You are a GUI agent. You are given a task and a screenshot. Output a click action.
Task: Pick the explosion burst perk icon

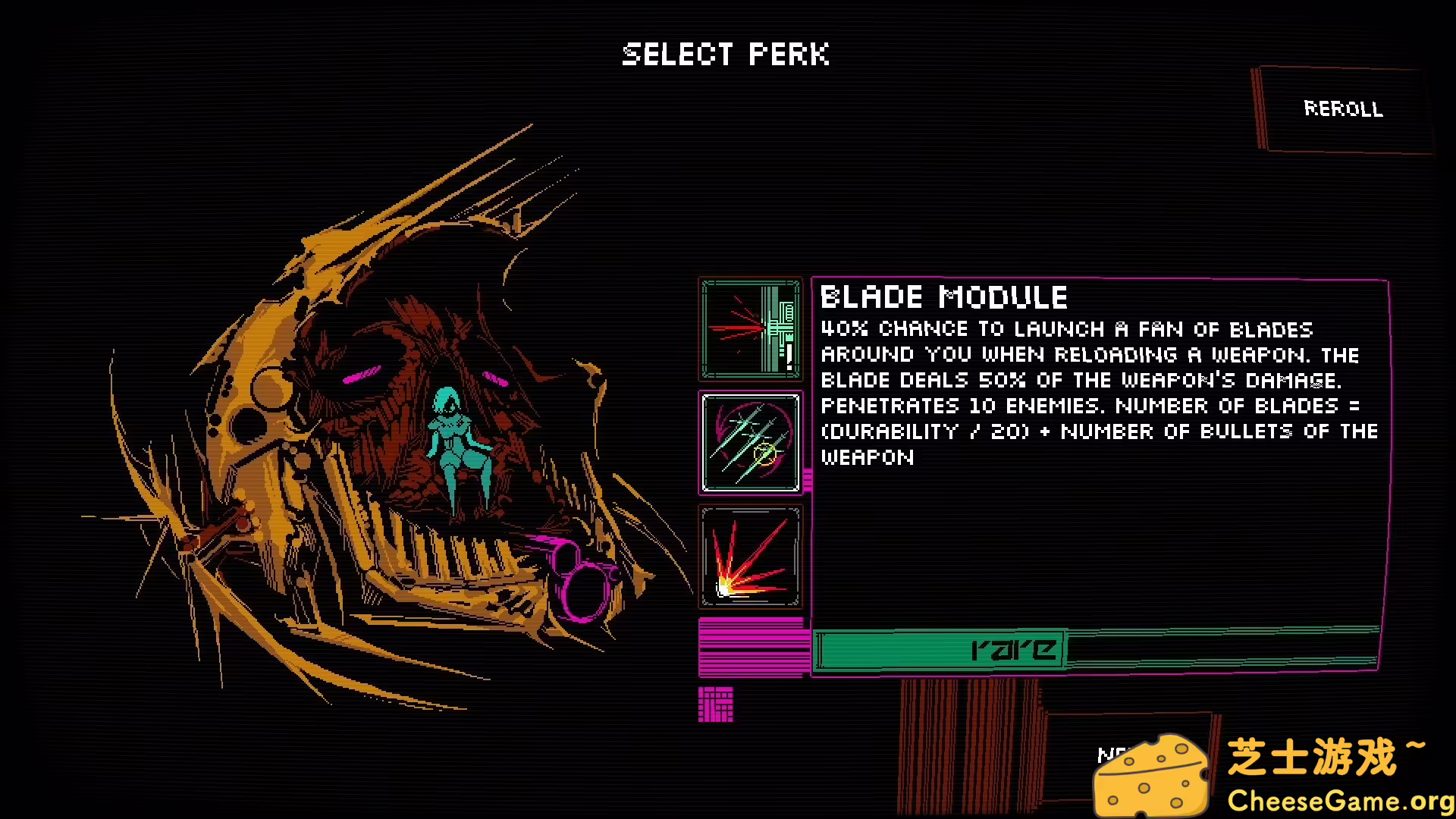tap(751, 557)
